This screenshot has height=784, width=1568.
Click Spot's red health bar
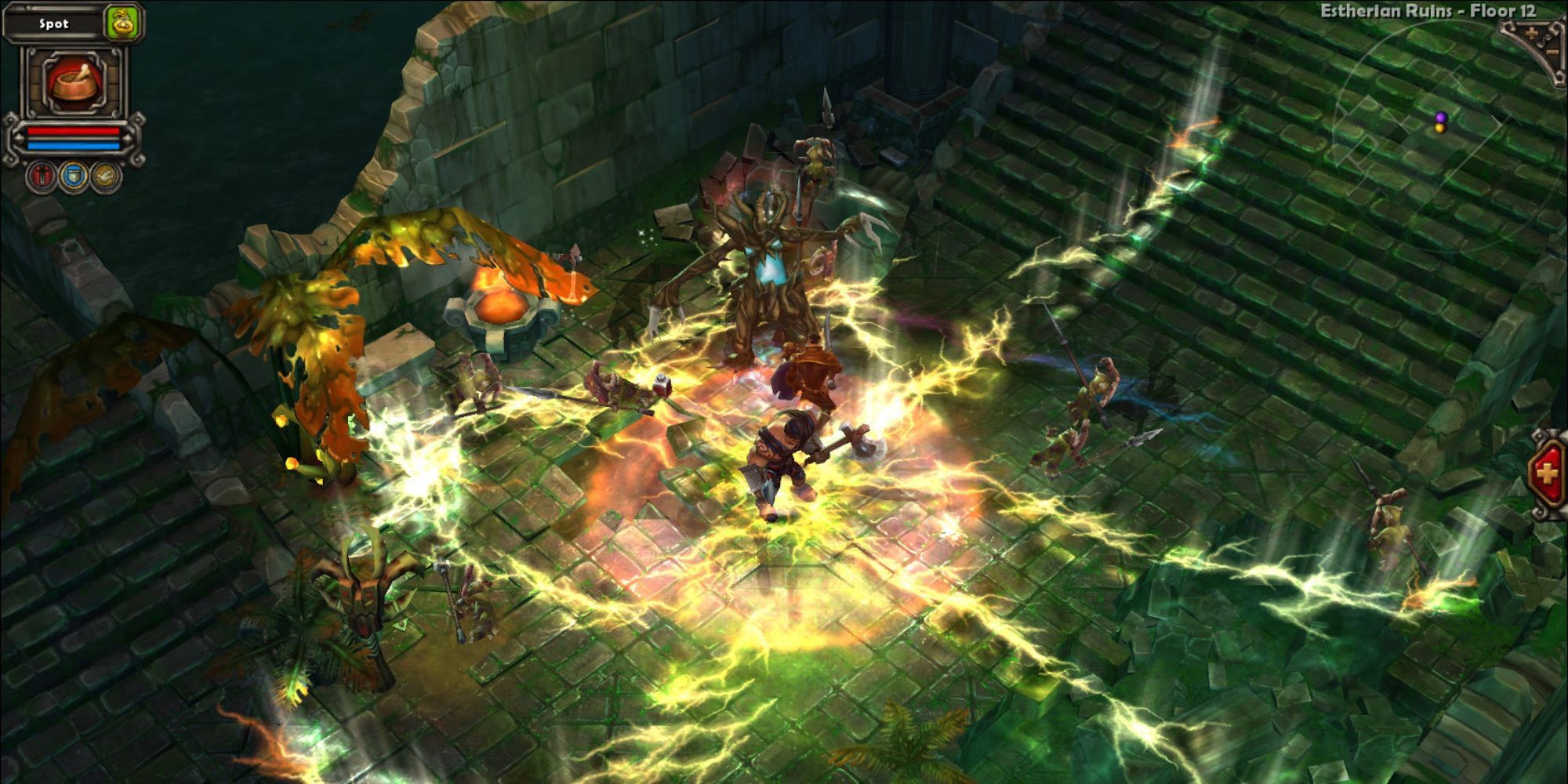click(x=74, y=131)
